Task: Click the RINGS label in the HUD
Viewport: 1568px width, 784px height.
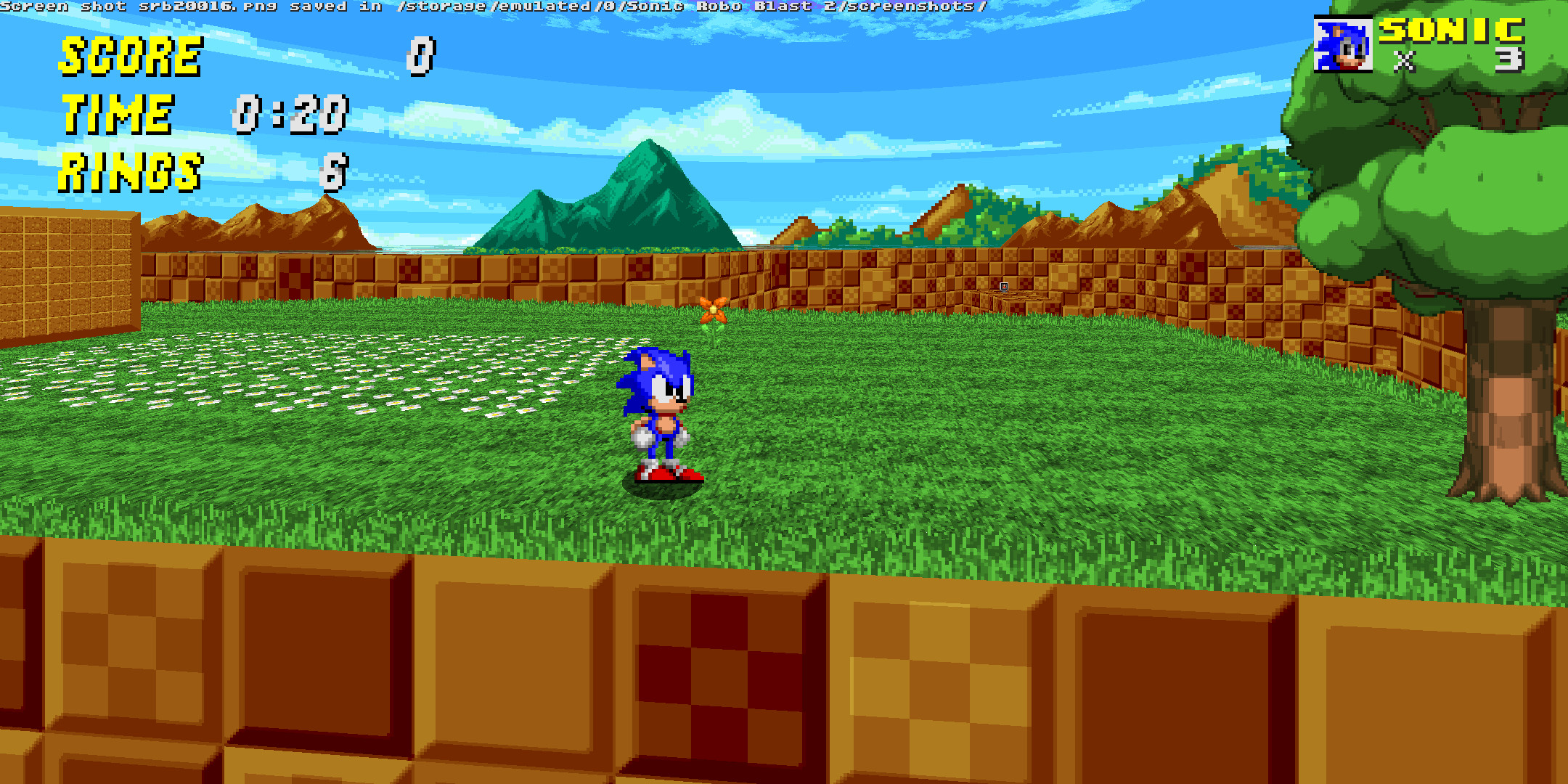Action: [131, 172]
